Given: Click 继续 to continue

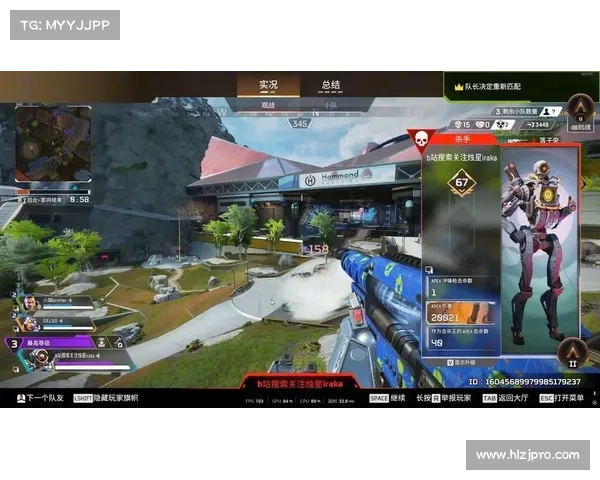Looking at the screenshot, I should pyautogui.click(x=386, y=399).
